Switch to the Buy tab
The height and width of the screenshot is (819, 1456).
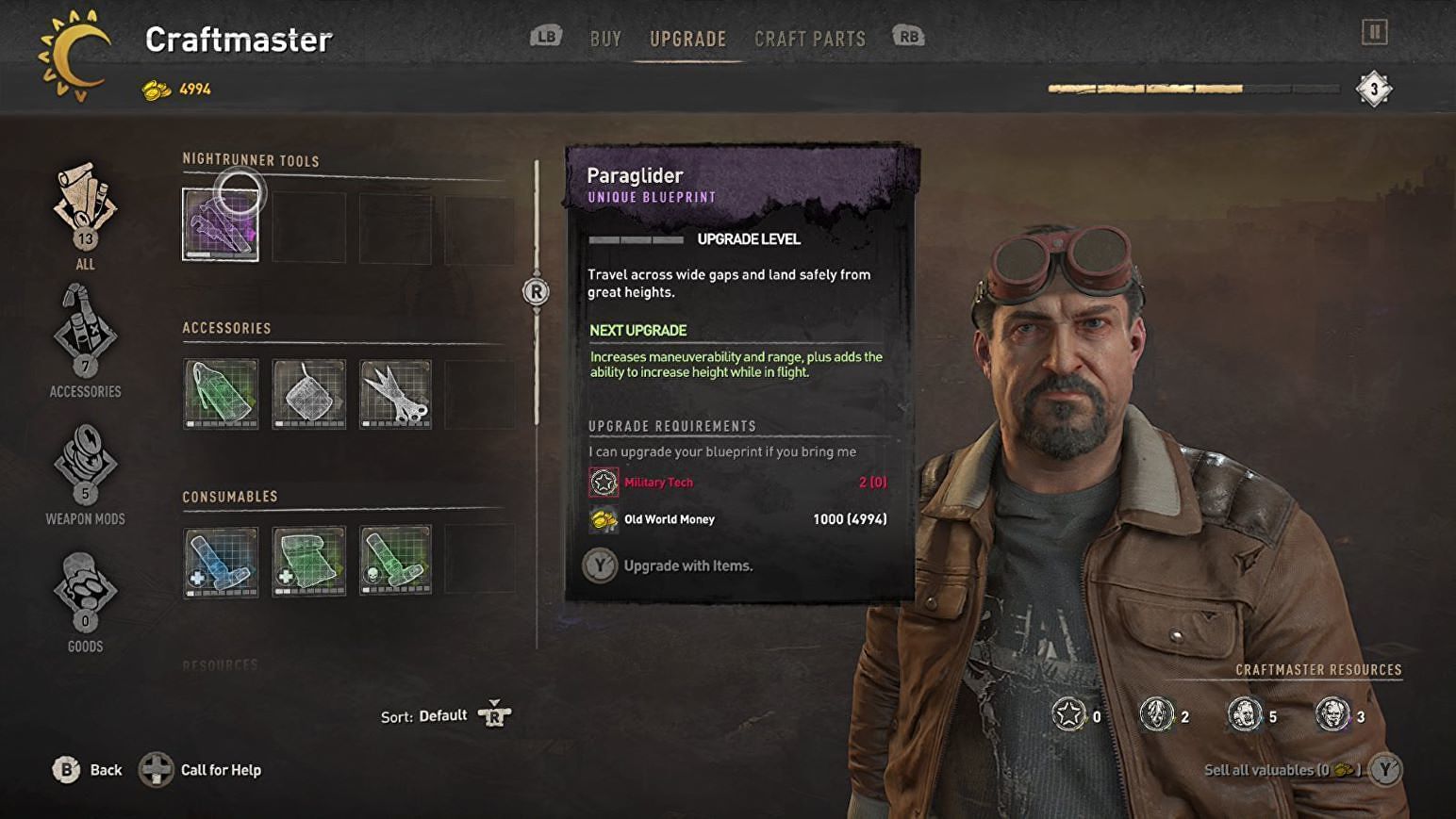[x=605, y=39]
